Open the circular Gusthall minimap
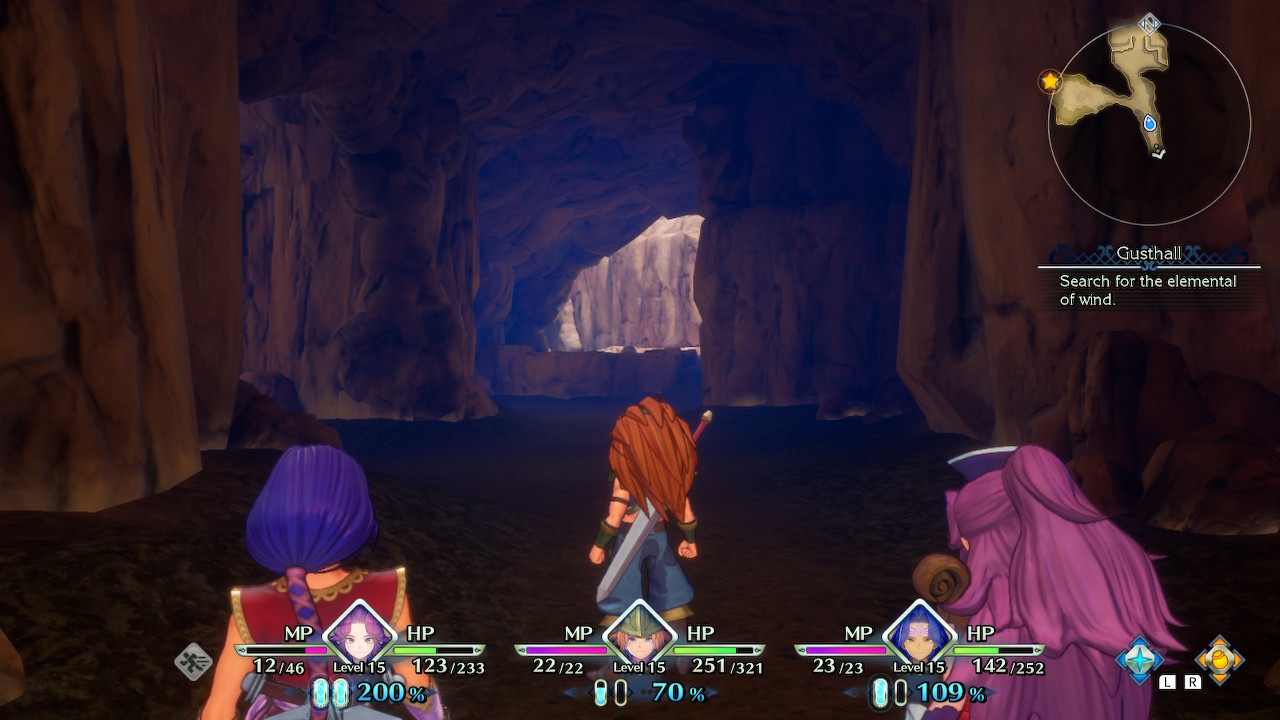1280x720 pixels. pos(1149,124)
